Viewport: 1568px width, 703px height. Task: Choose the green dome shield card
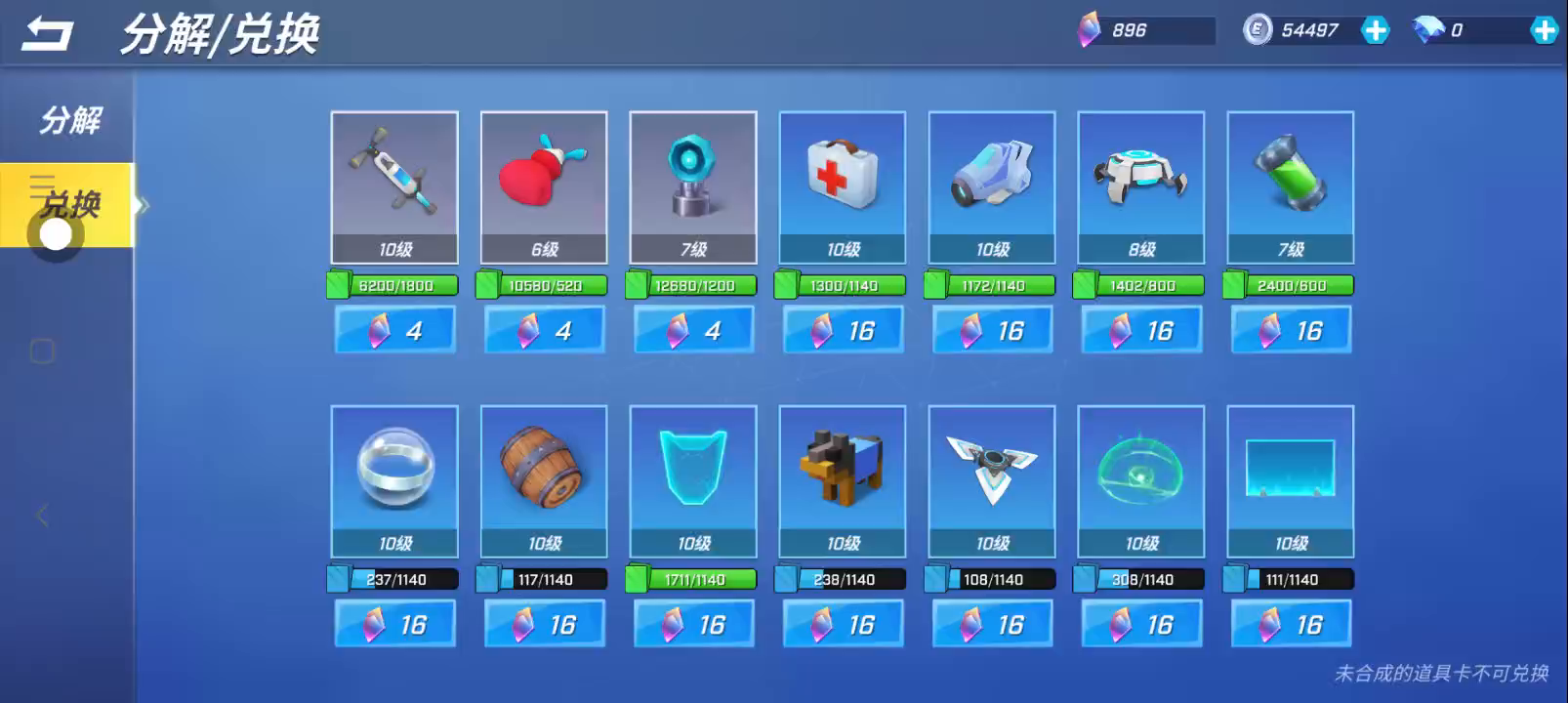(1140, 480)
